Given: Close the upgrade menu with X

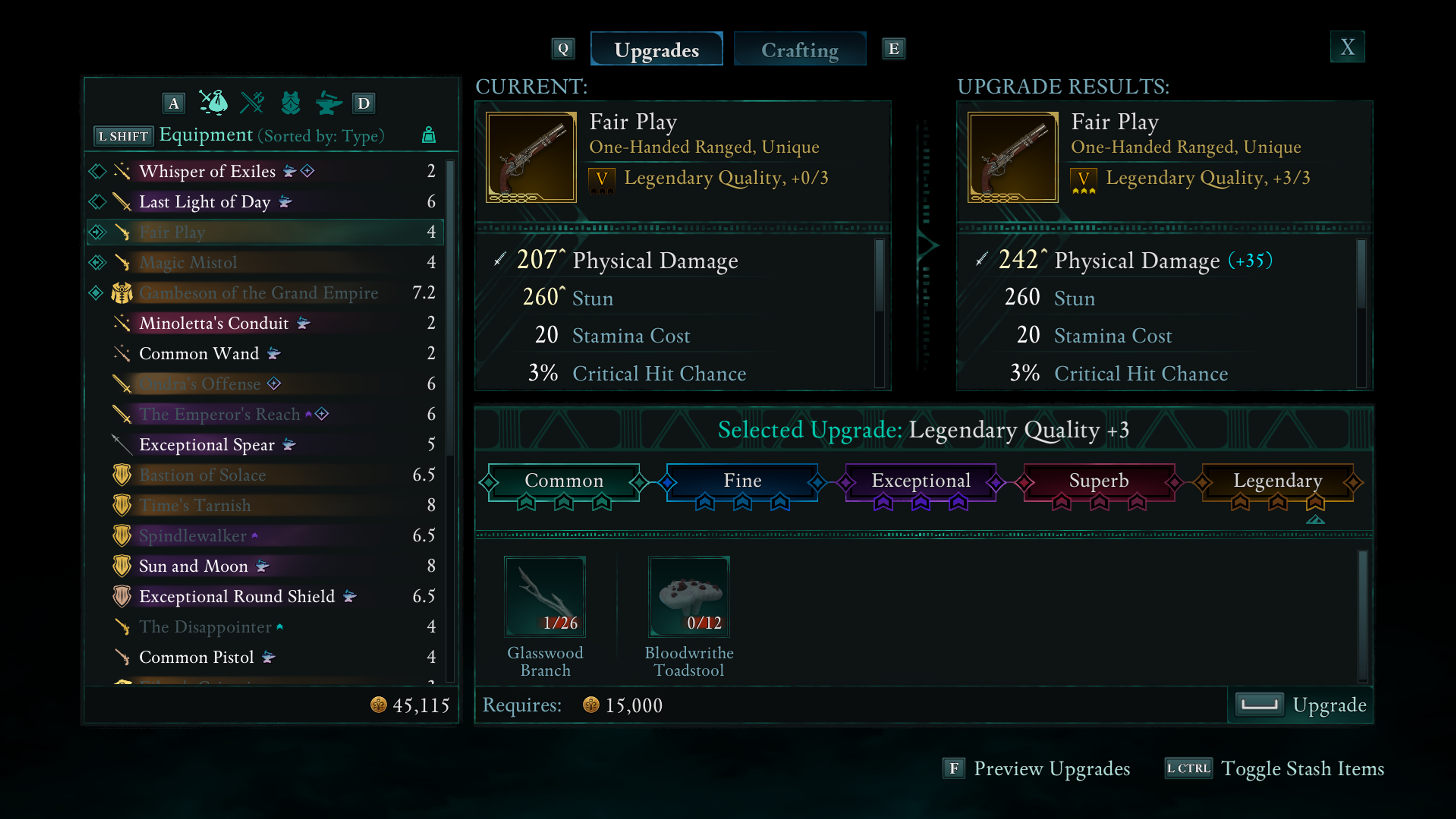Looking at the screenshot, I should click(x=1347, y=47).
